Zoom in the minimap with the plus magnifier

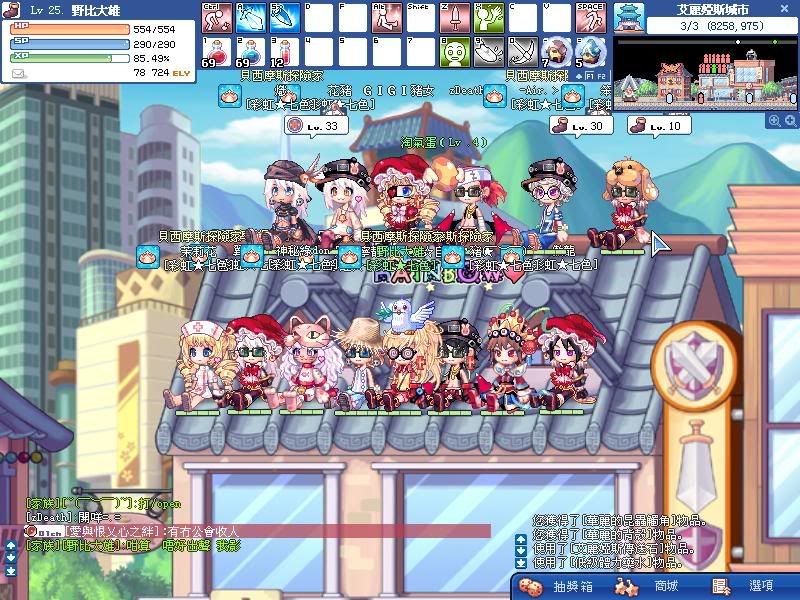pos(774,121)
